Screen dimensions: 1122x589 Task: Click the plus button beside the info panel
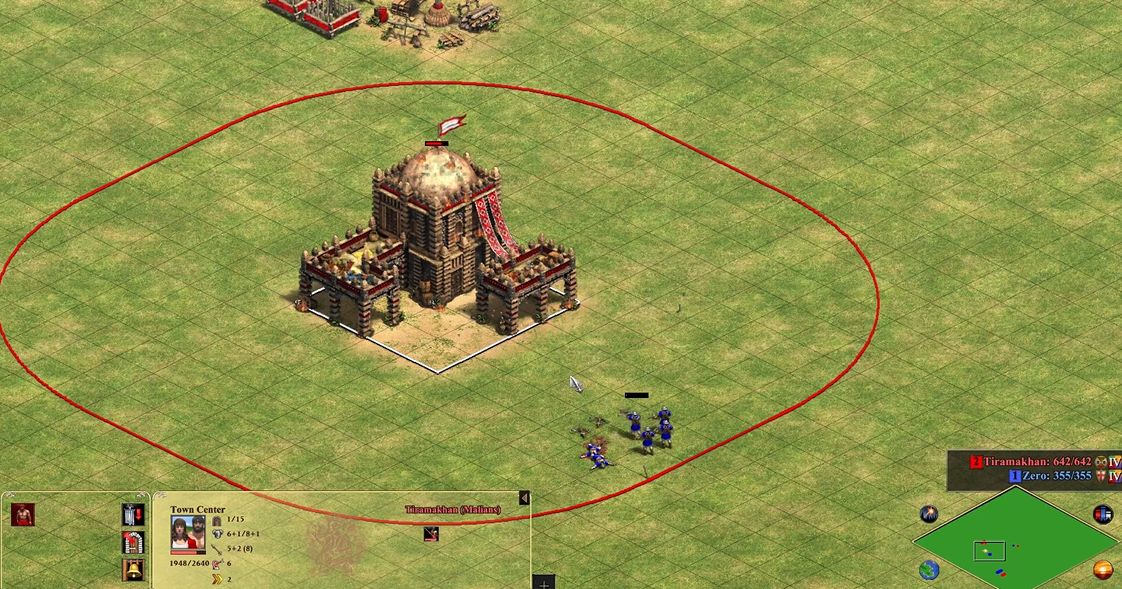click(x=543, y=582)
